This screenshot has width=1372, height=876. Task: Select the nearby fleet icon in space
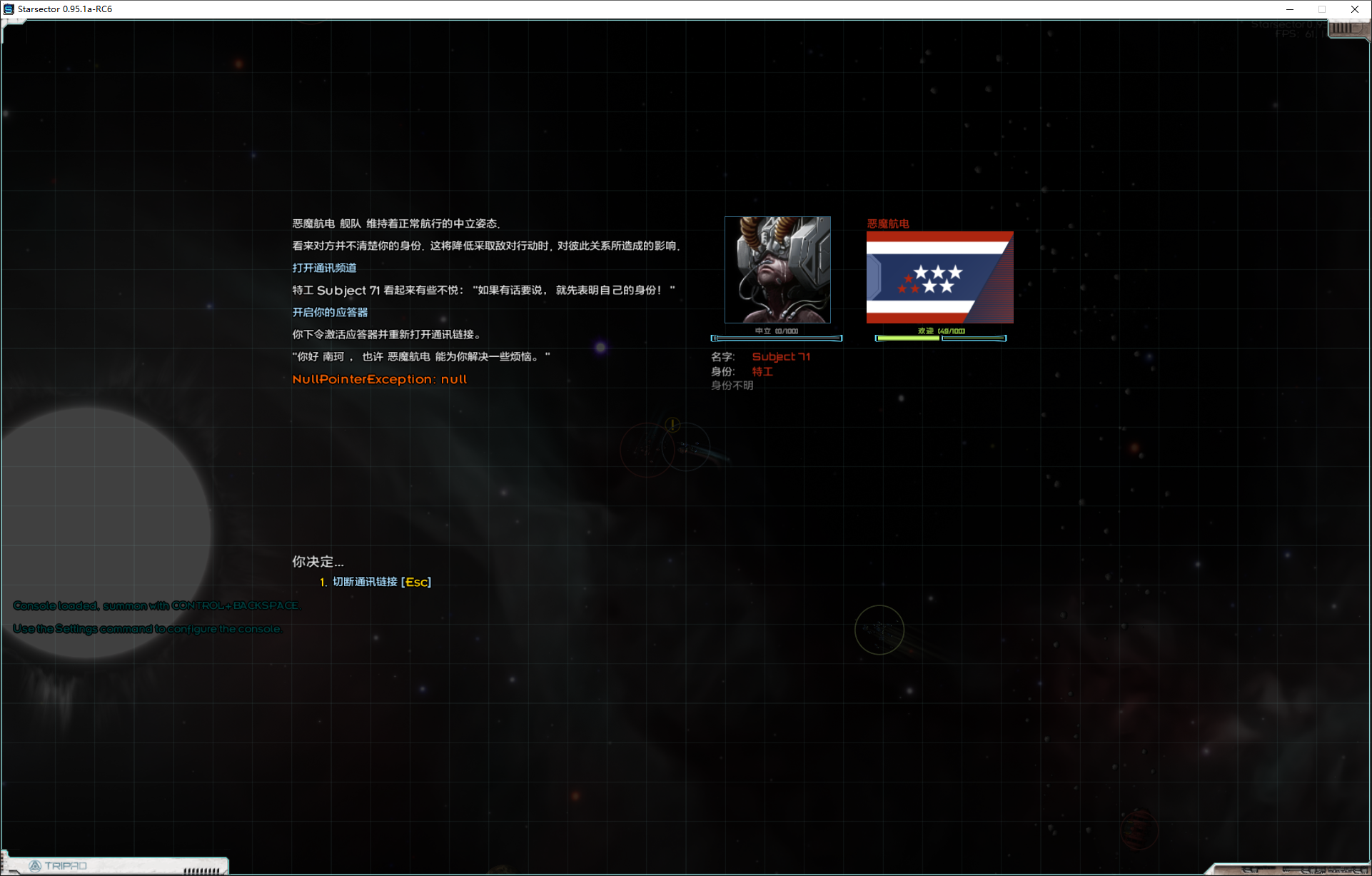[687, 450]
